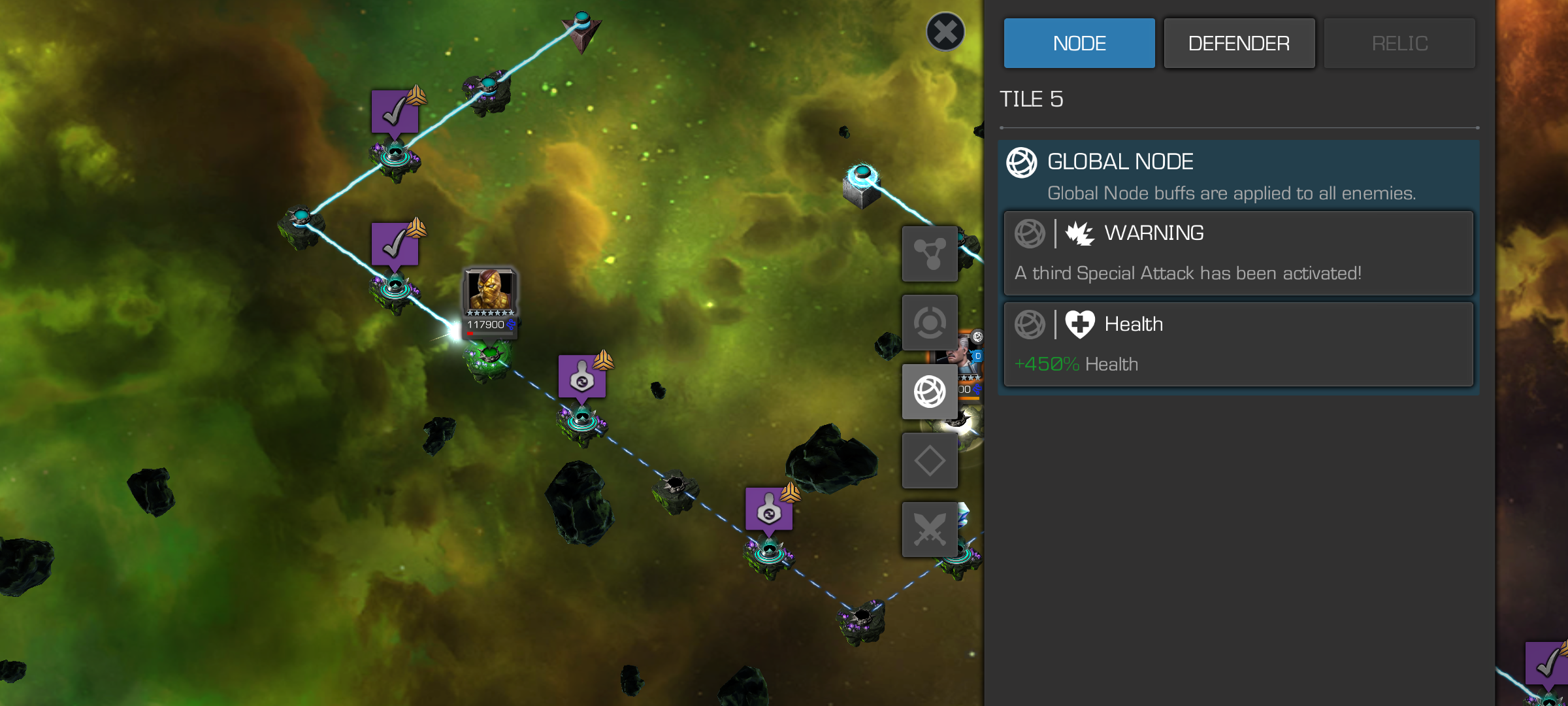Image resolution: width=1568 pixels, height=706 pixels.
Task: Switch to the DEFENDER tab
Action: click(1239, 43)
